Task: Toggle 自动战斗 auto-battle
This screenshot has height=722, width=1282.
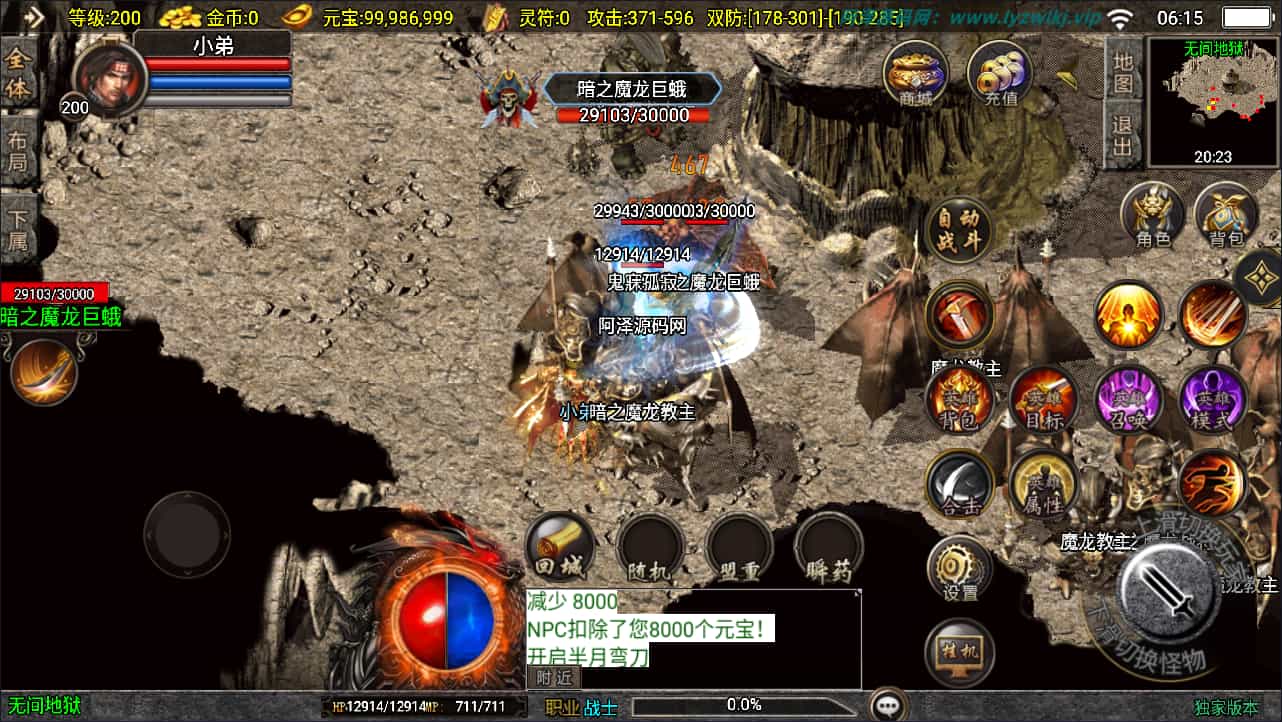Action: pyautogui.click(x=959, y=230)
